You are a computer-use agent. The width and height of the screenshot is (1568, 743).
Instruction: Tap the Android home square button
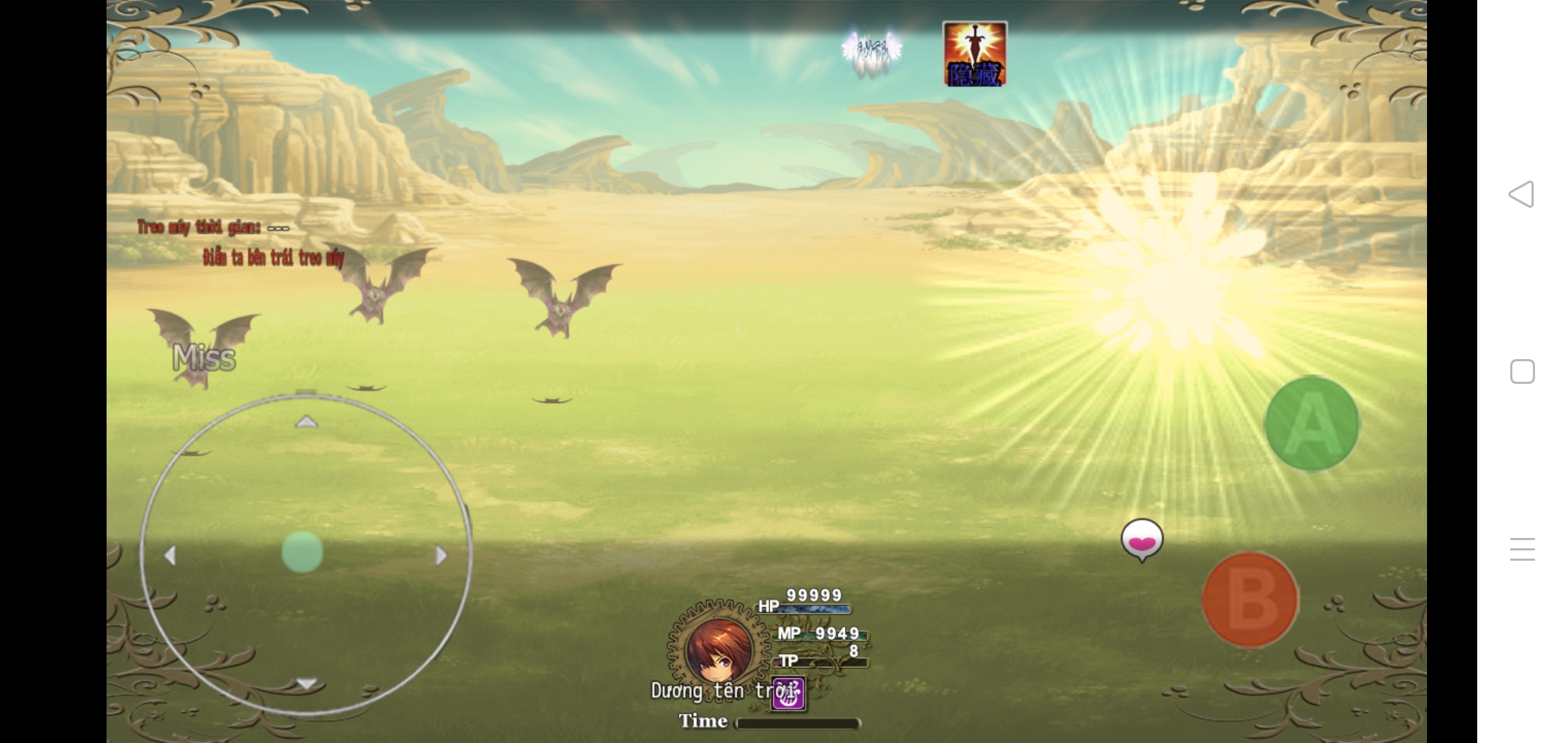coord(1522,371)
